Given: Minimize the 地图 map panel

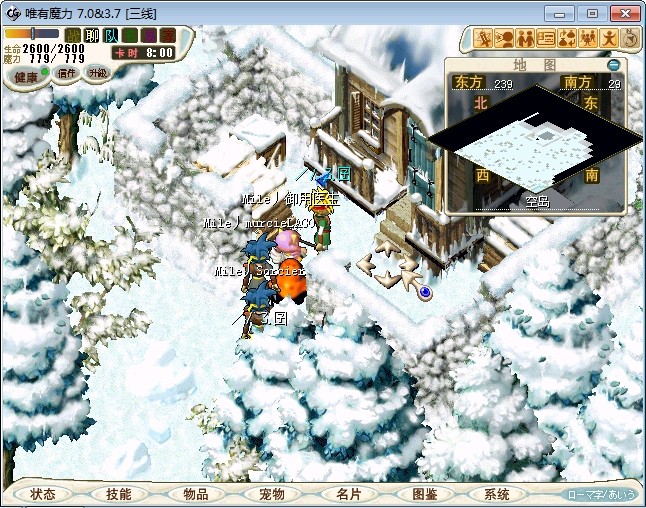Looking at the screenshot, I should 614,65.
